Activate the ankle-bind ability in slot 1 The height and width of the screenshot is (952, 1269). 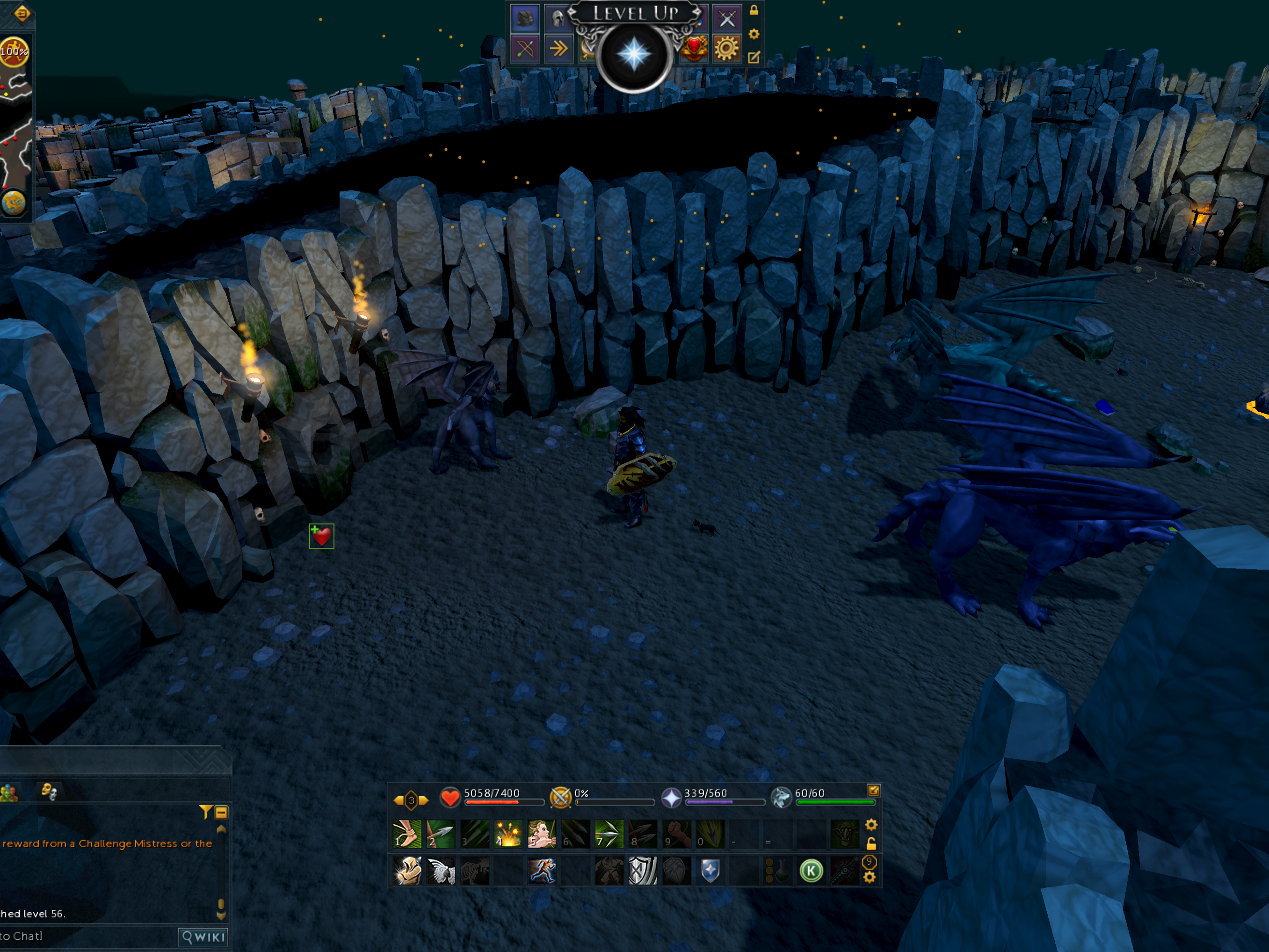coord(407,834)
